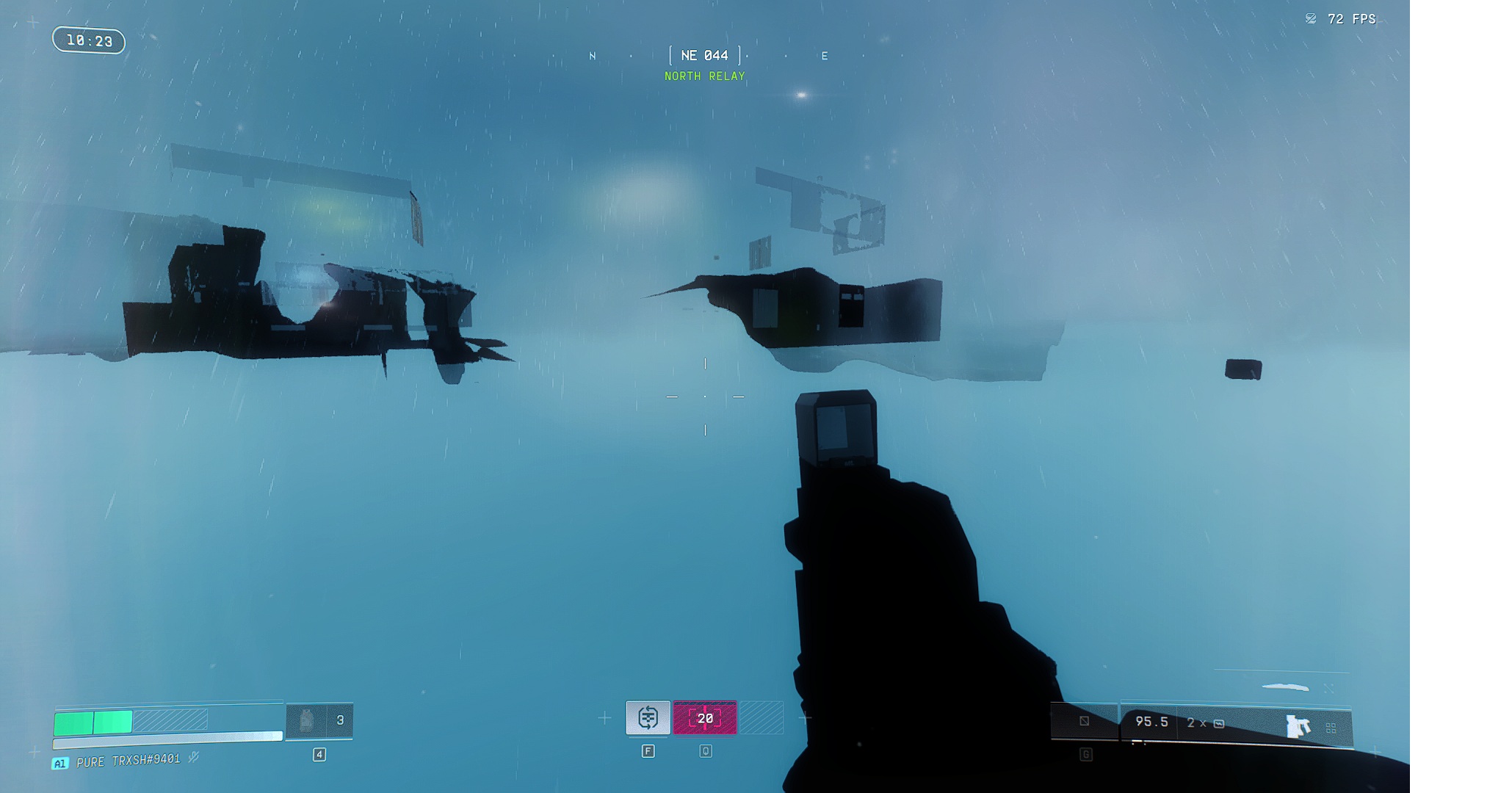This screenshot has width=1512, height=793.
Task: Click the muted microphone icon beside player name
Action: (x=194, y=757)
